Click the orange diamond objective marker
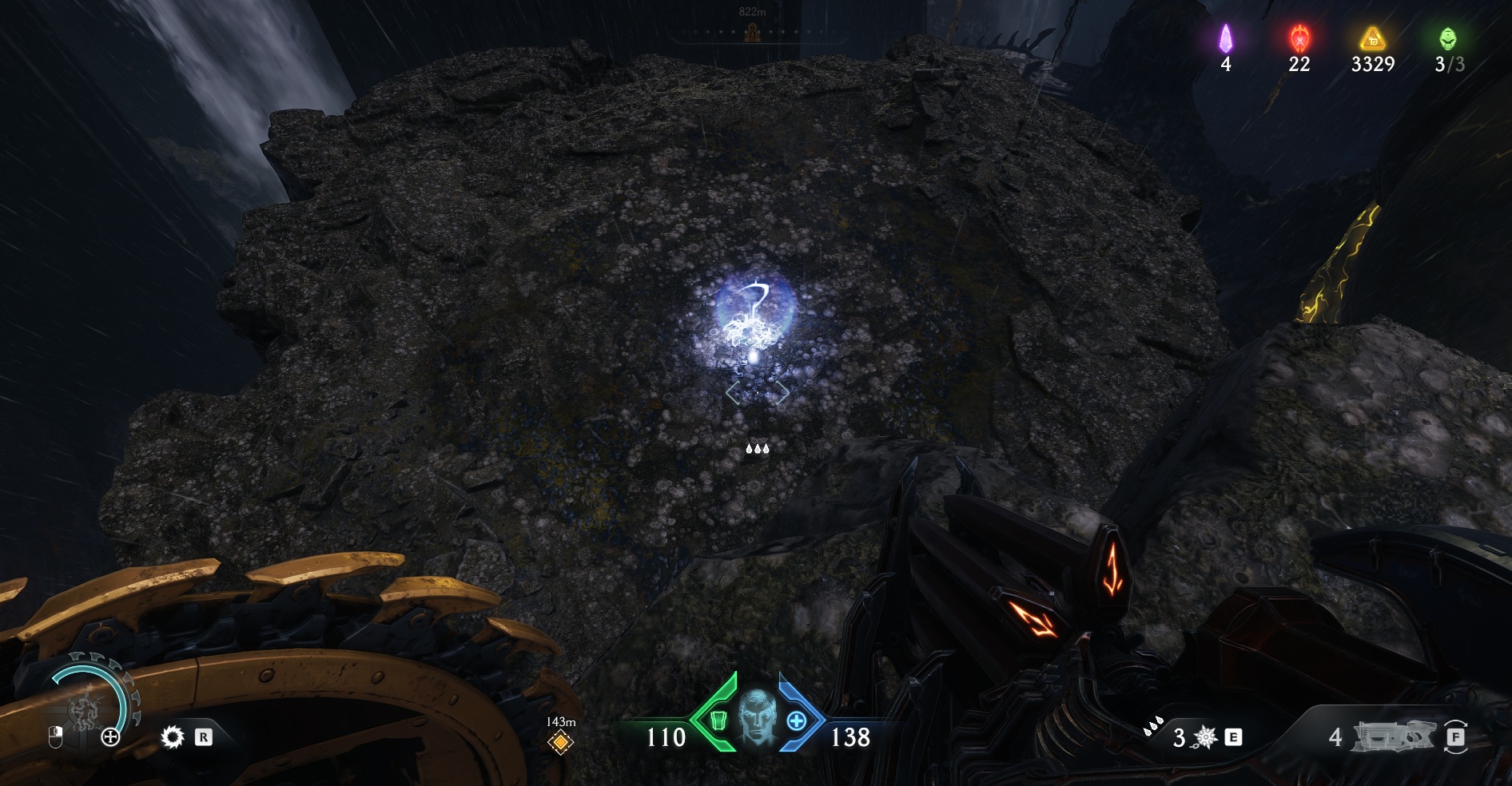This screenshot has width=1512, height=786. pyautogui.click(x=560, y=743)
